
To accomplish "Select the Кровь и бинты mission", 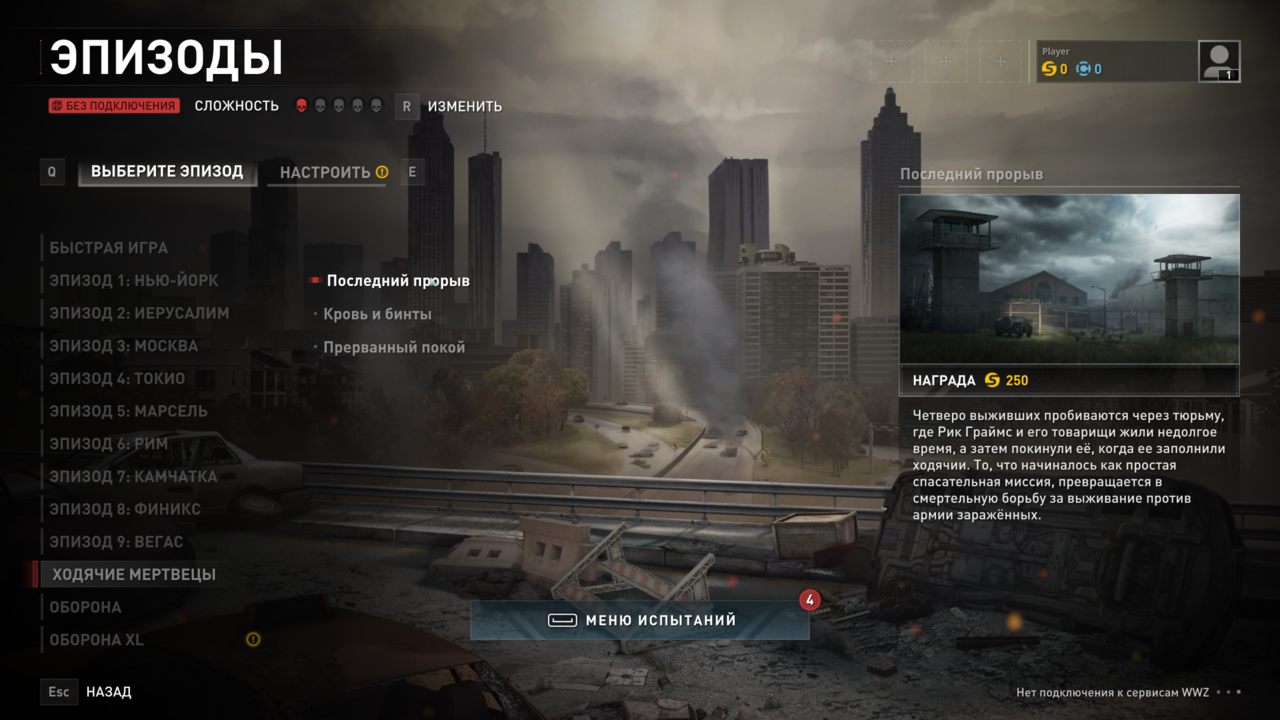I will (x=378, y=313).
